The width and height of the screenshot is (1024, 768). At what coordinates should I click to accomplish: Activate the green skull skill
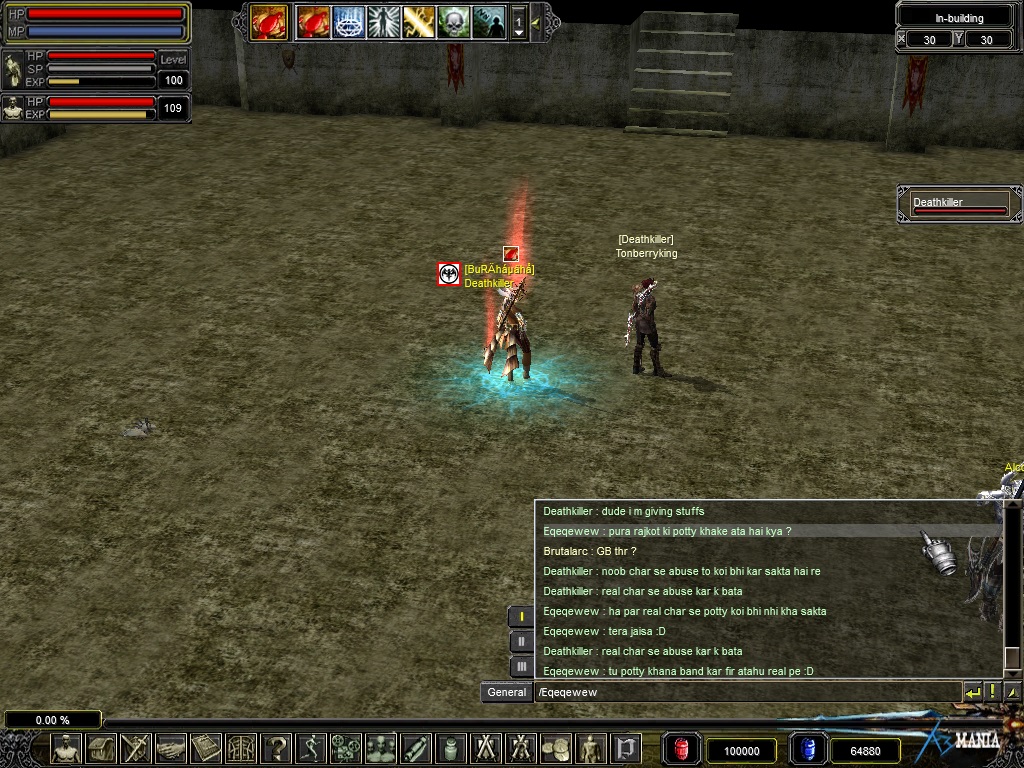click(453, 21)
